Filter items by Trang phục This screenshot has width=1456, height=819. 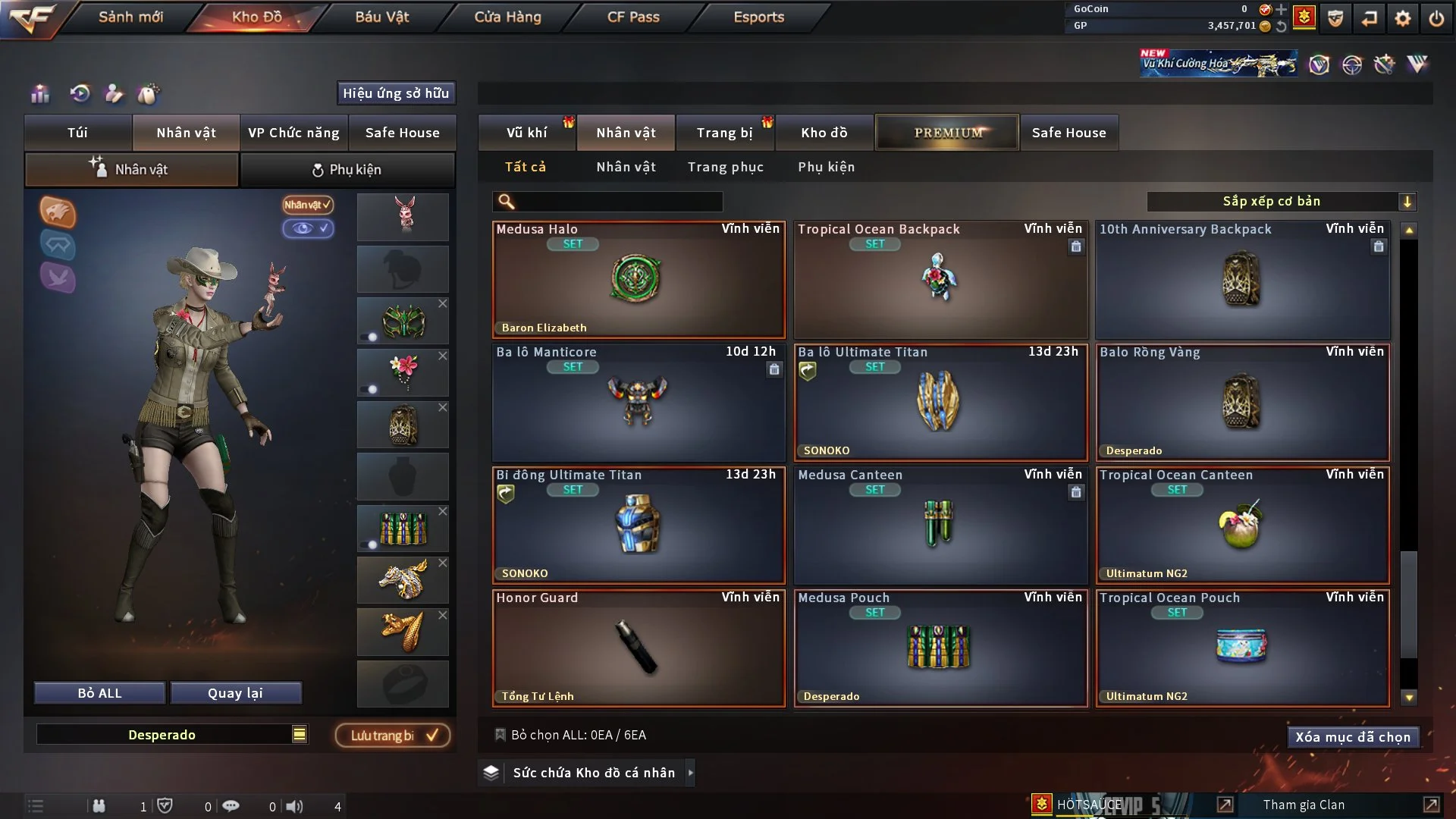click(x=725, y=167)
